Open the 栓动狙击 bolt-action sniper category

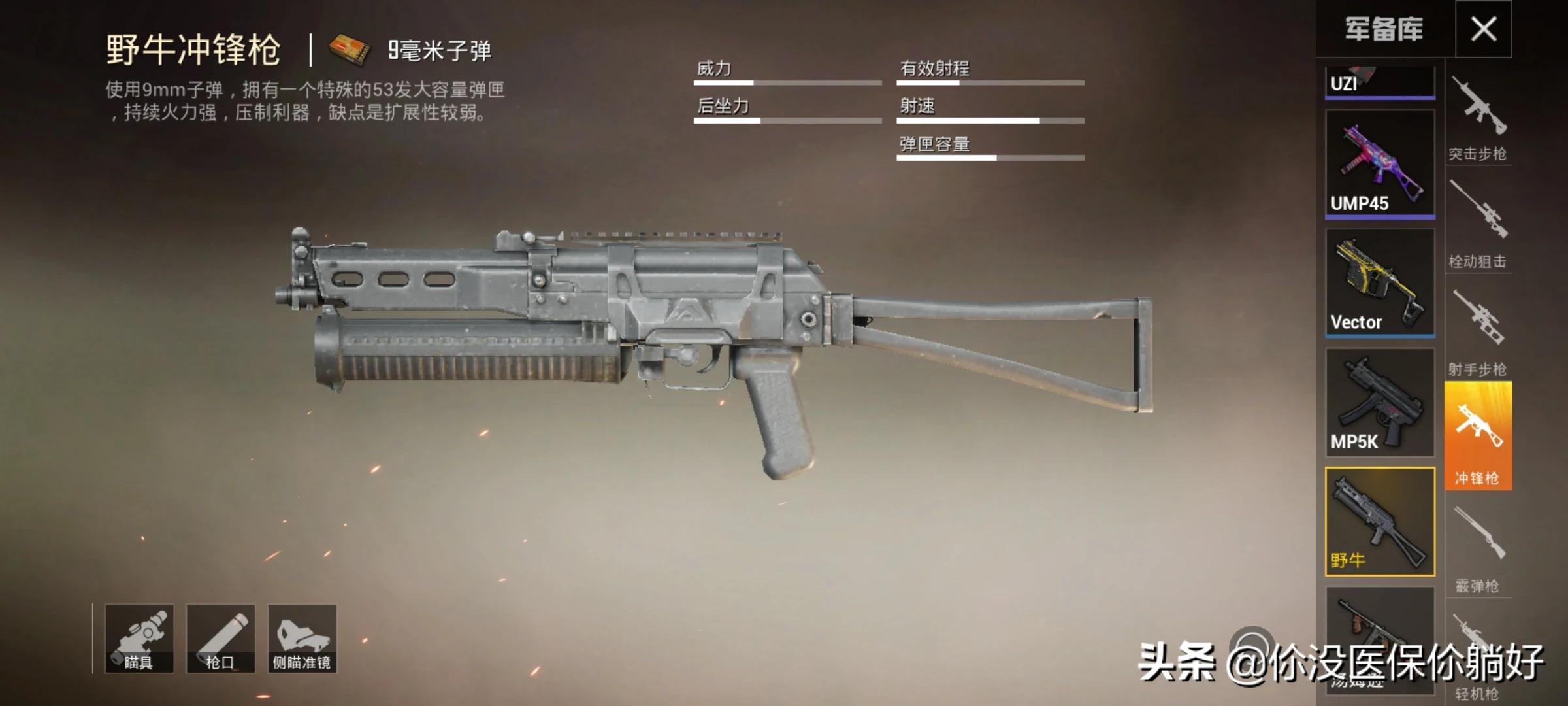pos(1478,226)
